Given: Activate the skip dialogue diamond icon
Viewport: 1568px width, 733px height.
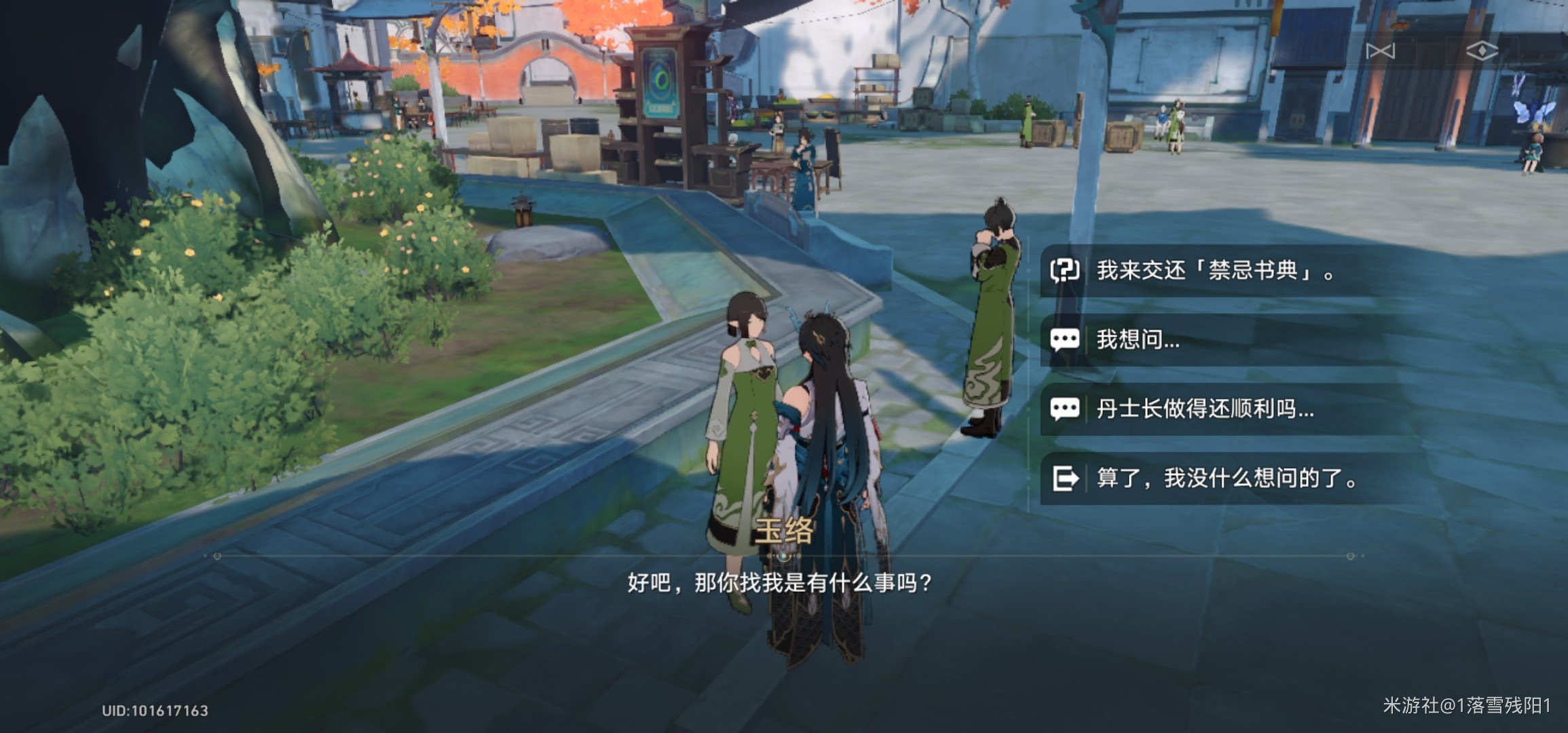Looking at the screenshot, I should (x=1484, y=49).
